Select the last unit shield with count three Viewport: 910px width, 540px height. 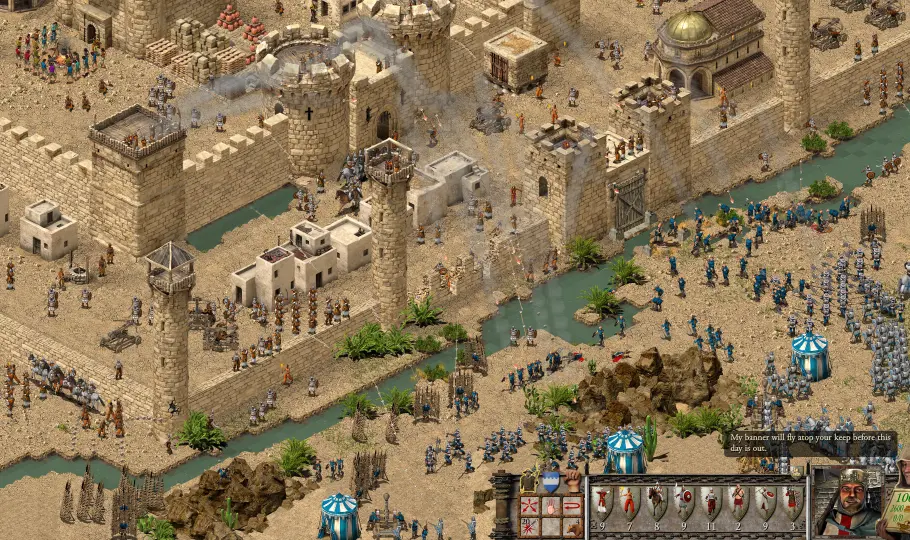[791, 503]
